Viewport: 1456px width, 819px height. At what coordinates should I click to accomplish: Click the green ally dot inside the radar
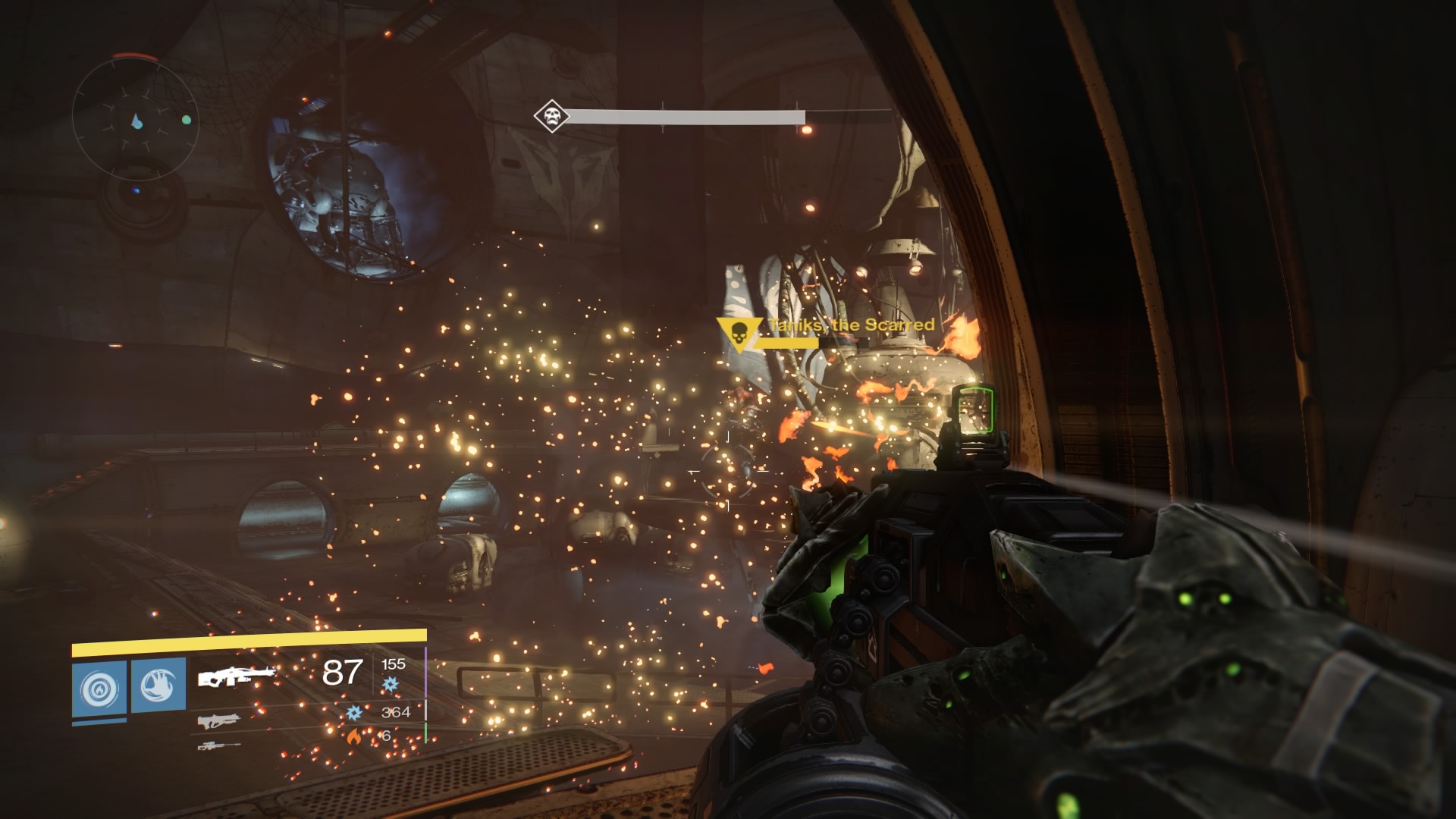click(185, 119)
